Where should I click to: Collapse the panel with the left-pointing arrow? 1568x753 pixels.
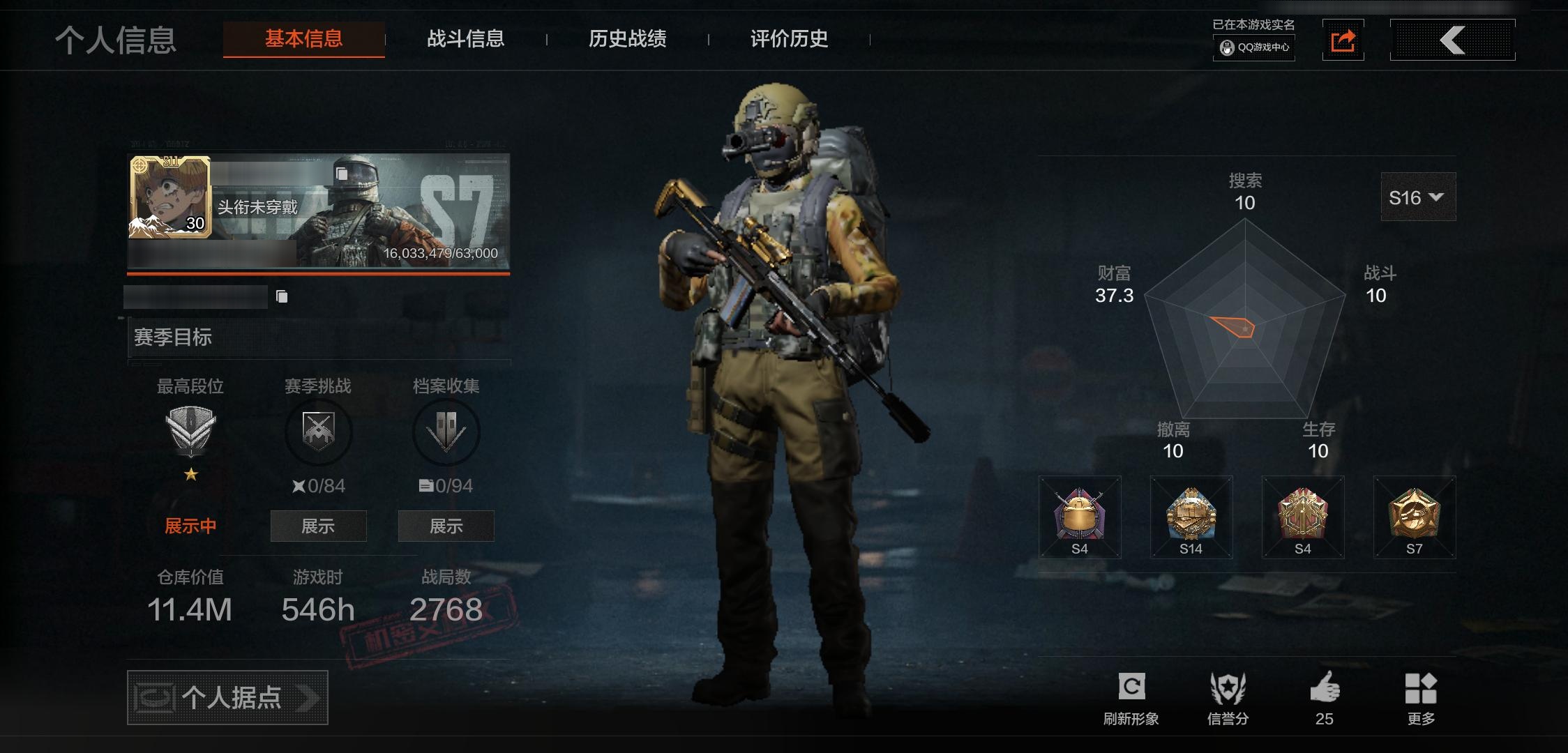(x=1452, y=40)
